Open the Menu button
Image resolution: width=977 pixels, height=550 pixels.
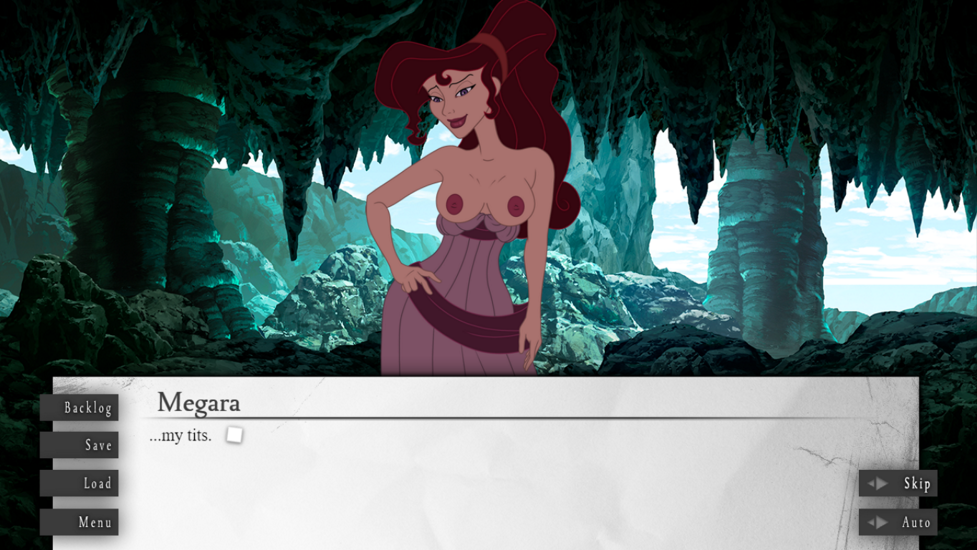80,522
